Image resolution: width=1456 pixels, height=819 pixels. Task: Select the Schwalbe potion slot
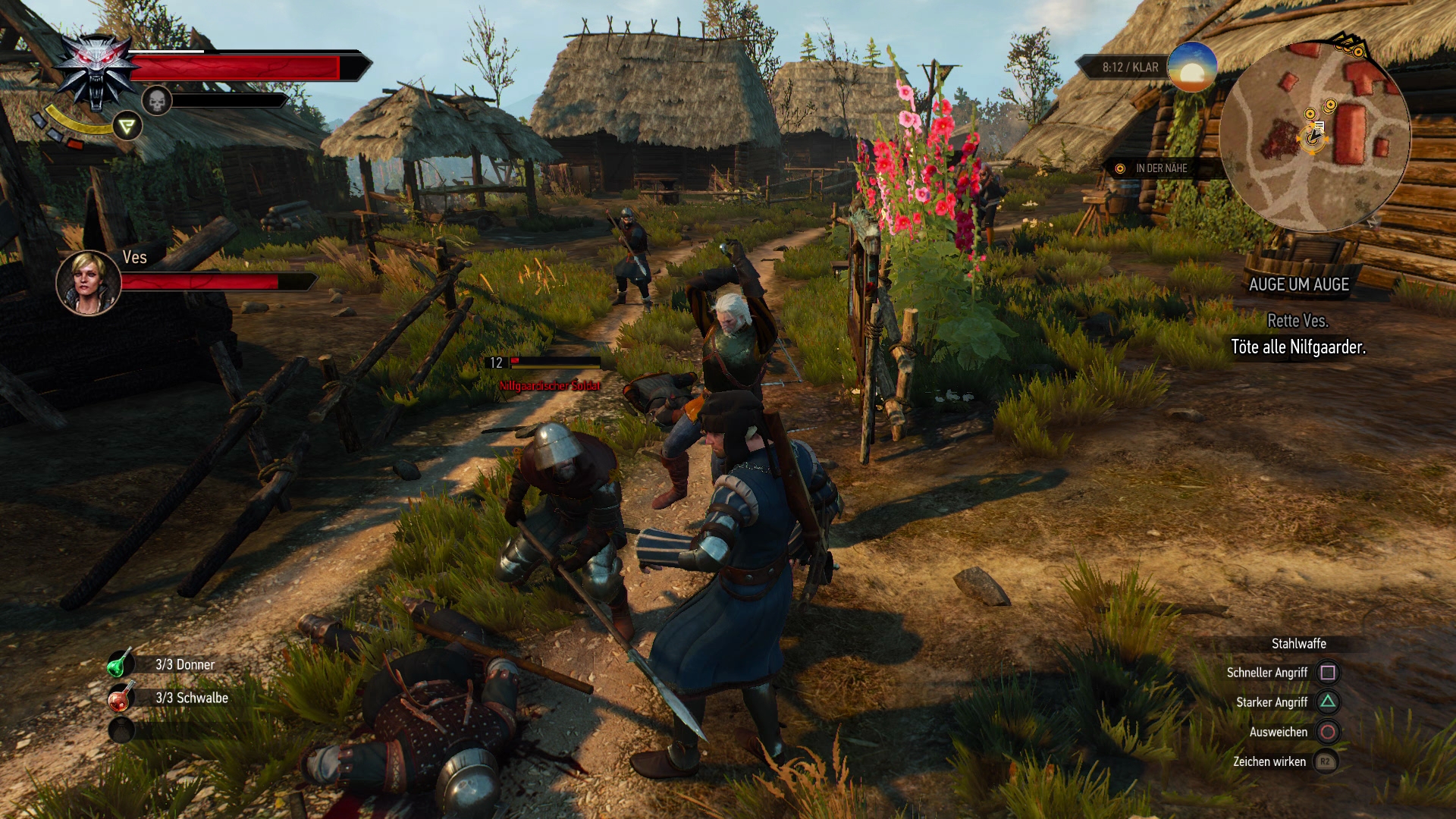click(x=120, y=698)
